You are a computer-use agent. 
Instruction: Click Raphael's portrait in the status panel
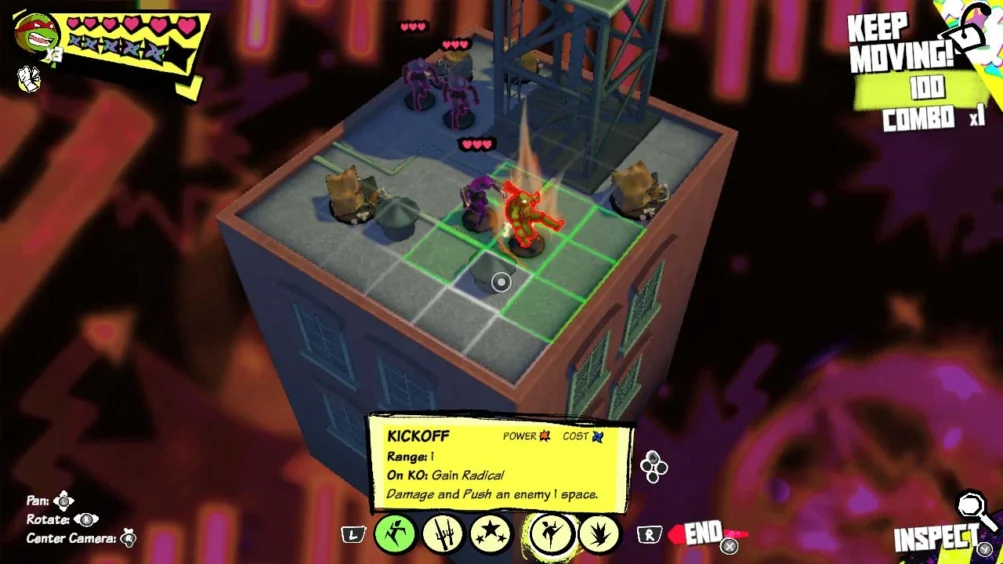tap(36, 35)
